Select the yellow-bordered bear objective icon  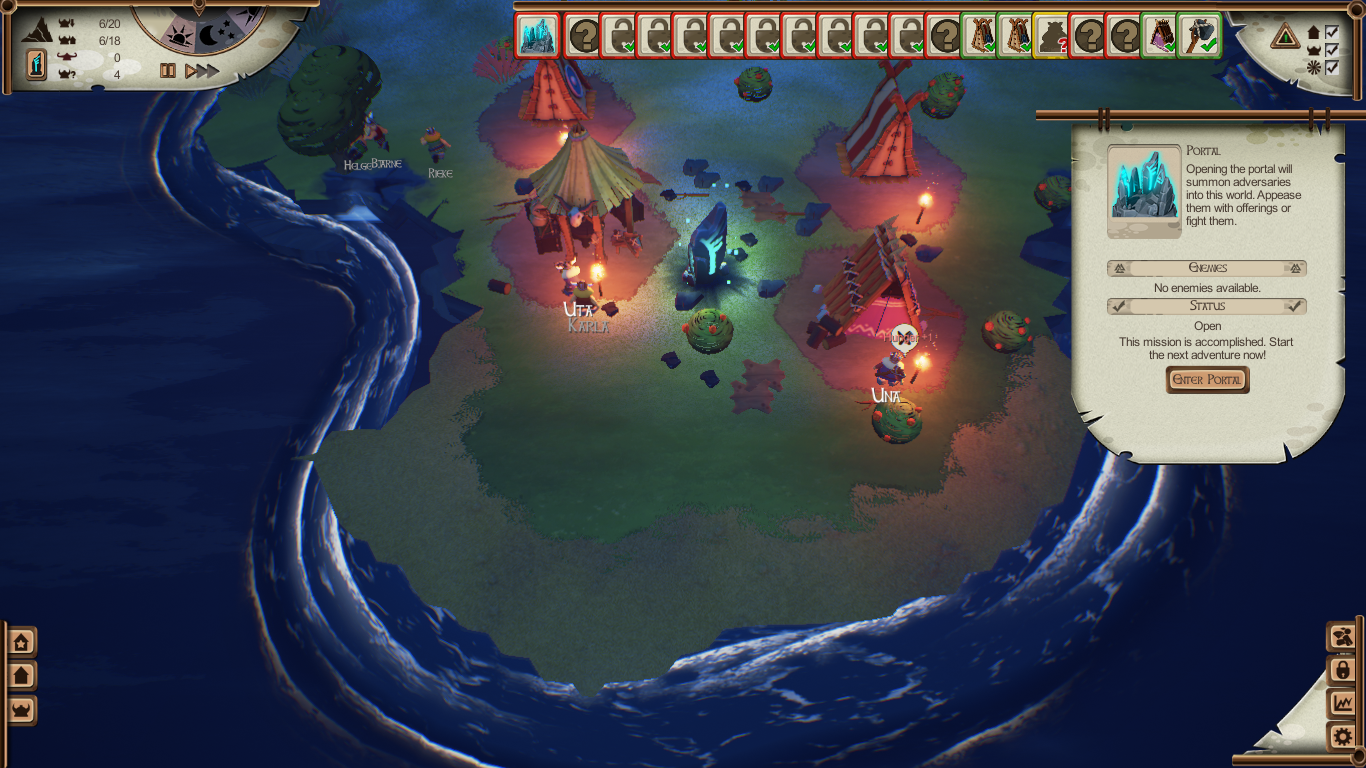pyautogui.click(x=1051, y=36)
